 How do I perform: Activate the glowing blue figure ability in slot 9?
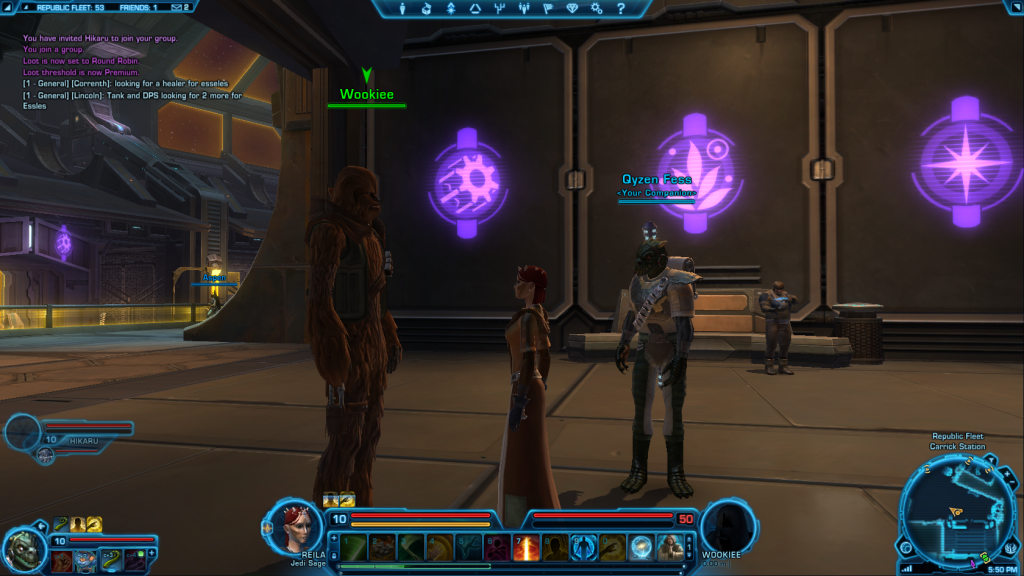click(584, 546)
